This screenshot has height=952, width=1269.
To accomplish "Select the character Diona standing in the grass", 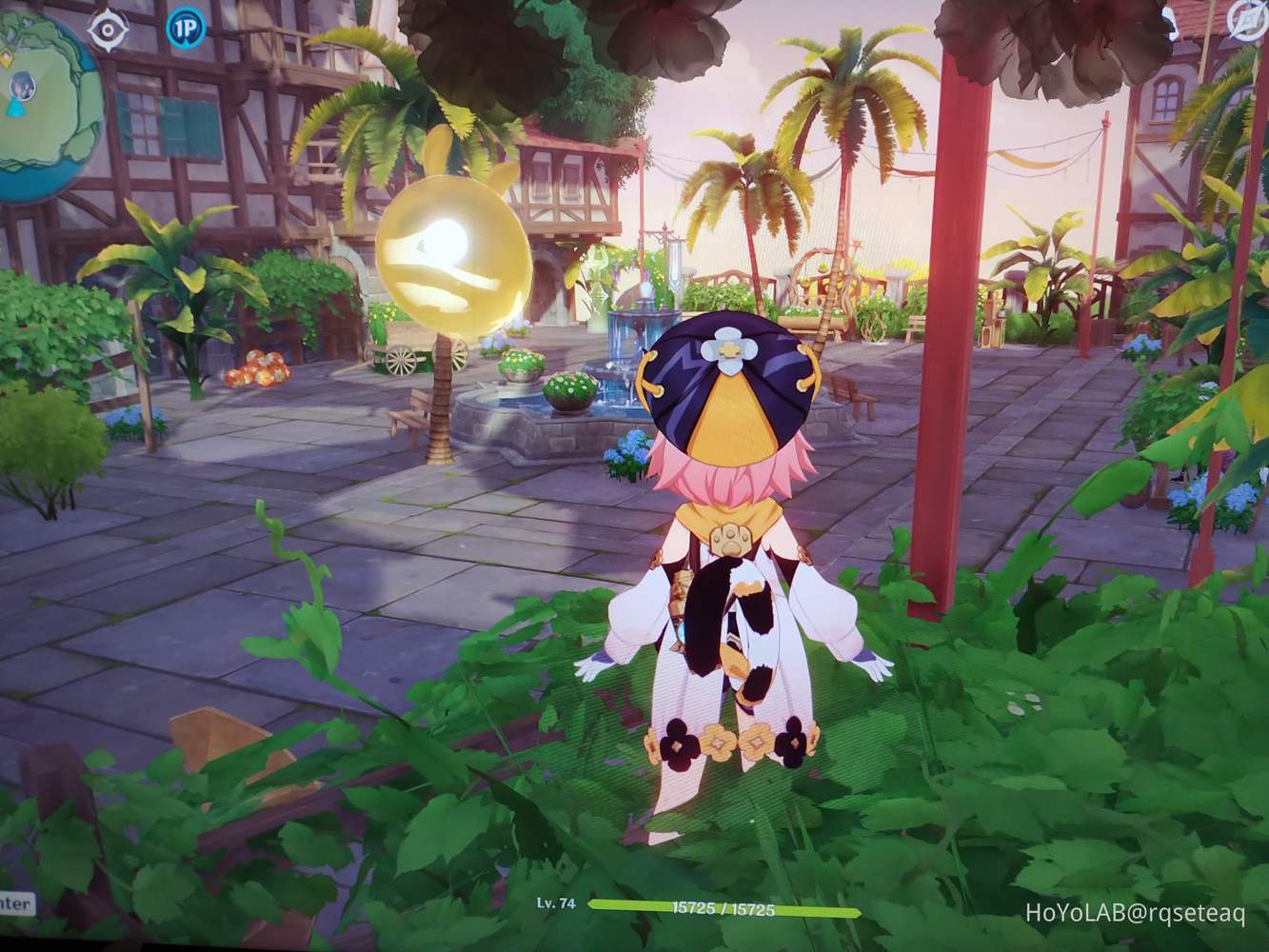I will coord(728,571).
